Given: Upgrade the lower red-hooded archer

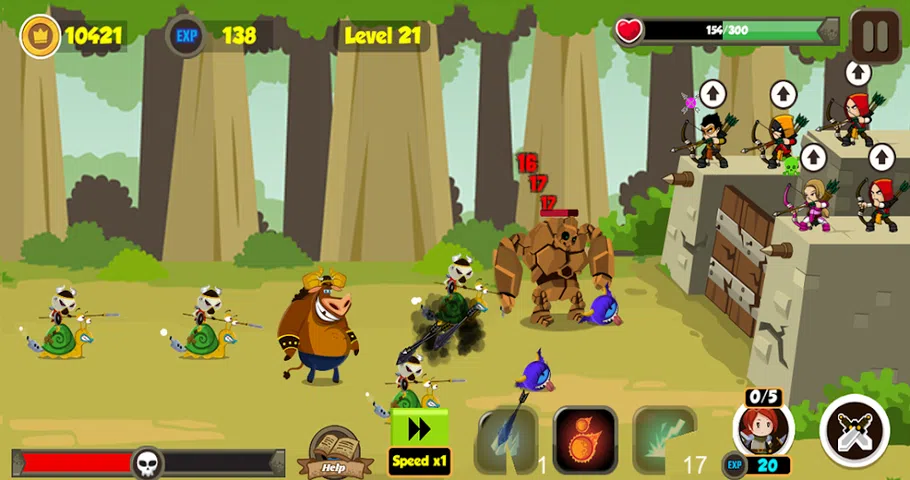Looking at the screenshot, I should pyautogui.click(x=881, y=158).
